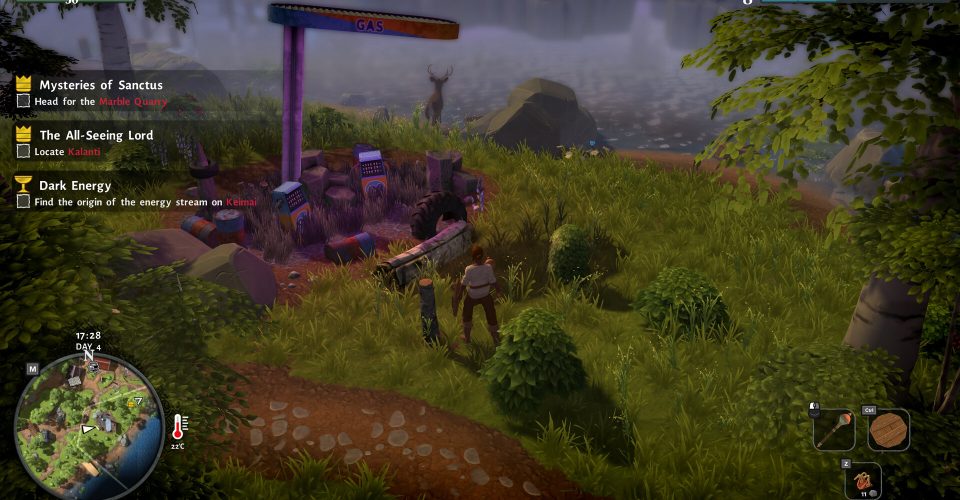This screenshot has width=960, height=500.
Task: Select the Mysteries of Sanctus quest
Action: point(100,85)
